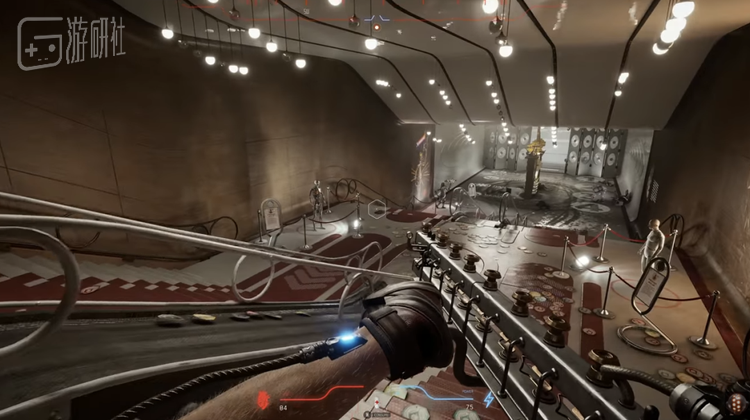Click the blue lightning bolt power icon

click(488, 399)
